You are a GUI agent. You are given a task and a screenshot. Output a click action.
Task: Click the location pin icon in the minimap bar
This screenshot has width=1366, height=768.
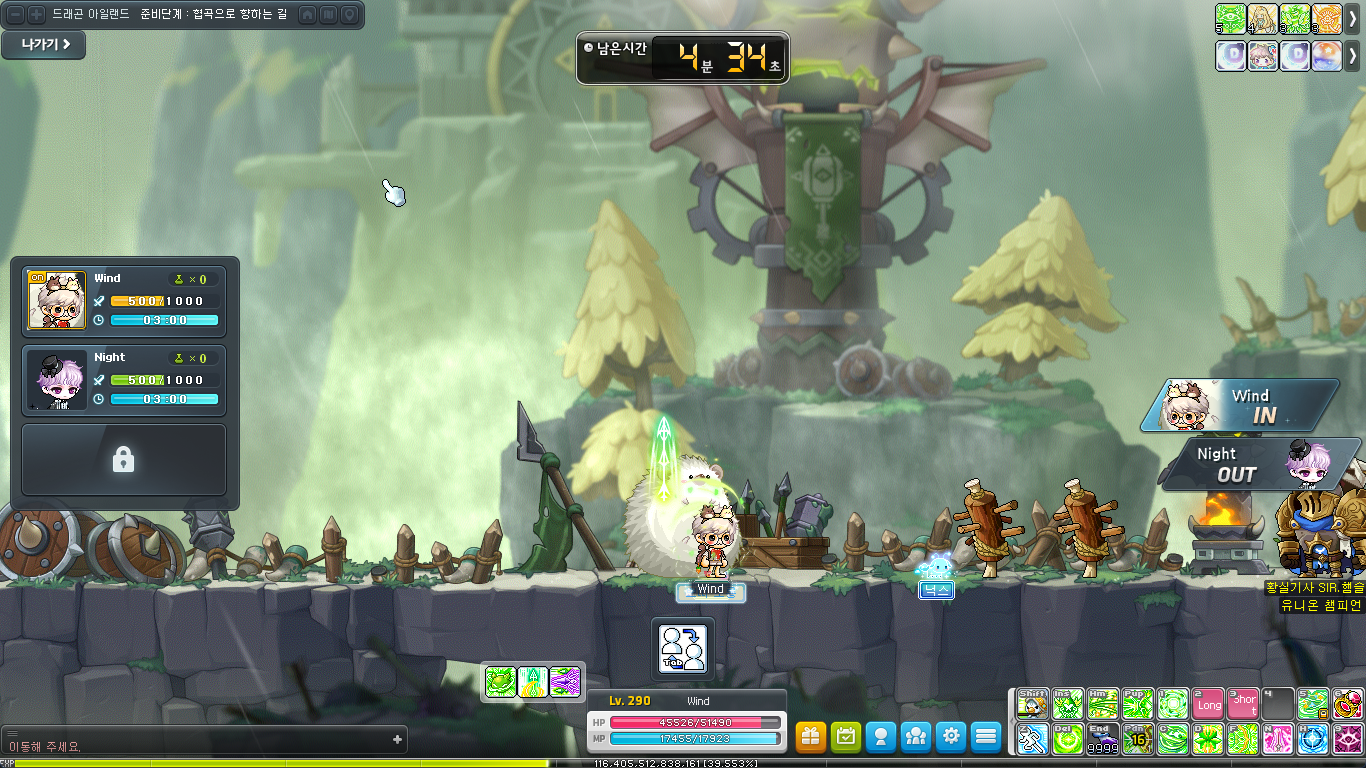click(x=349, y=15)
